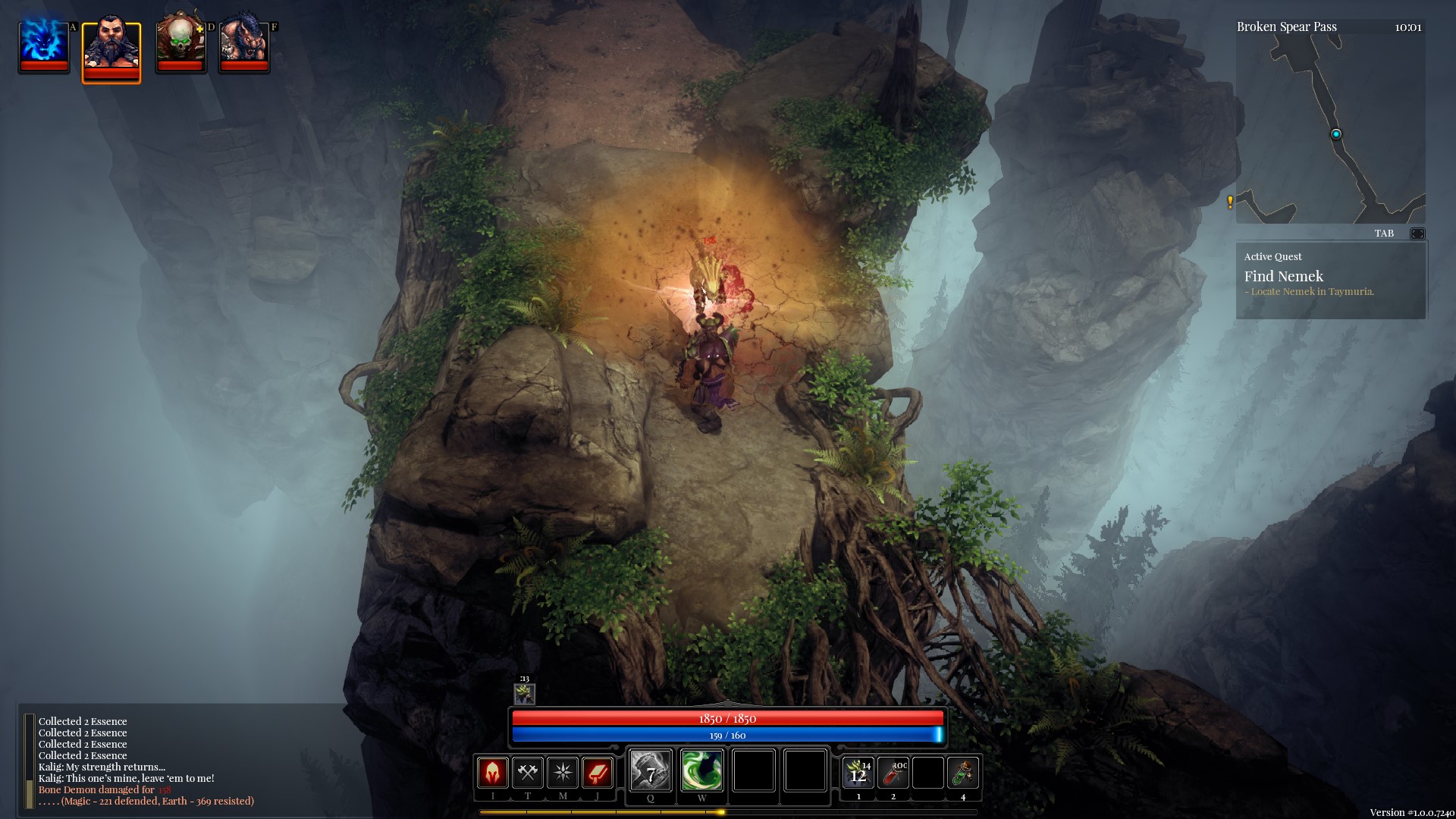1456x819 pixels.
Task: Select the blue flame spirit portrait
Action: point(44,45)
